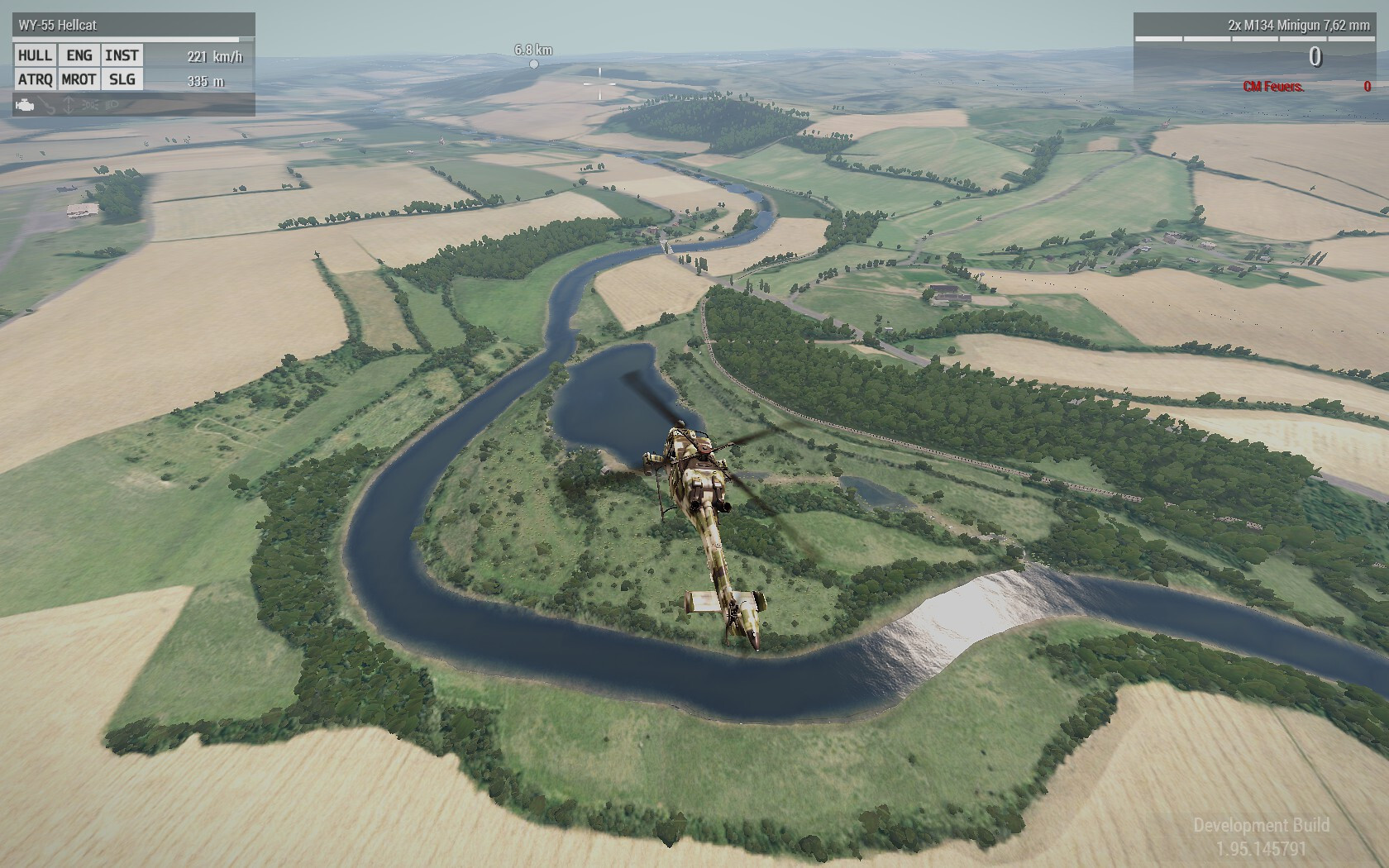Select the ENG status indicator
Viewport: 1389px width, 868px height.
point(79,55)
